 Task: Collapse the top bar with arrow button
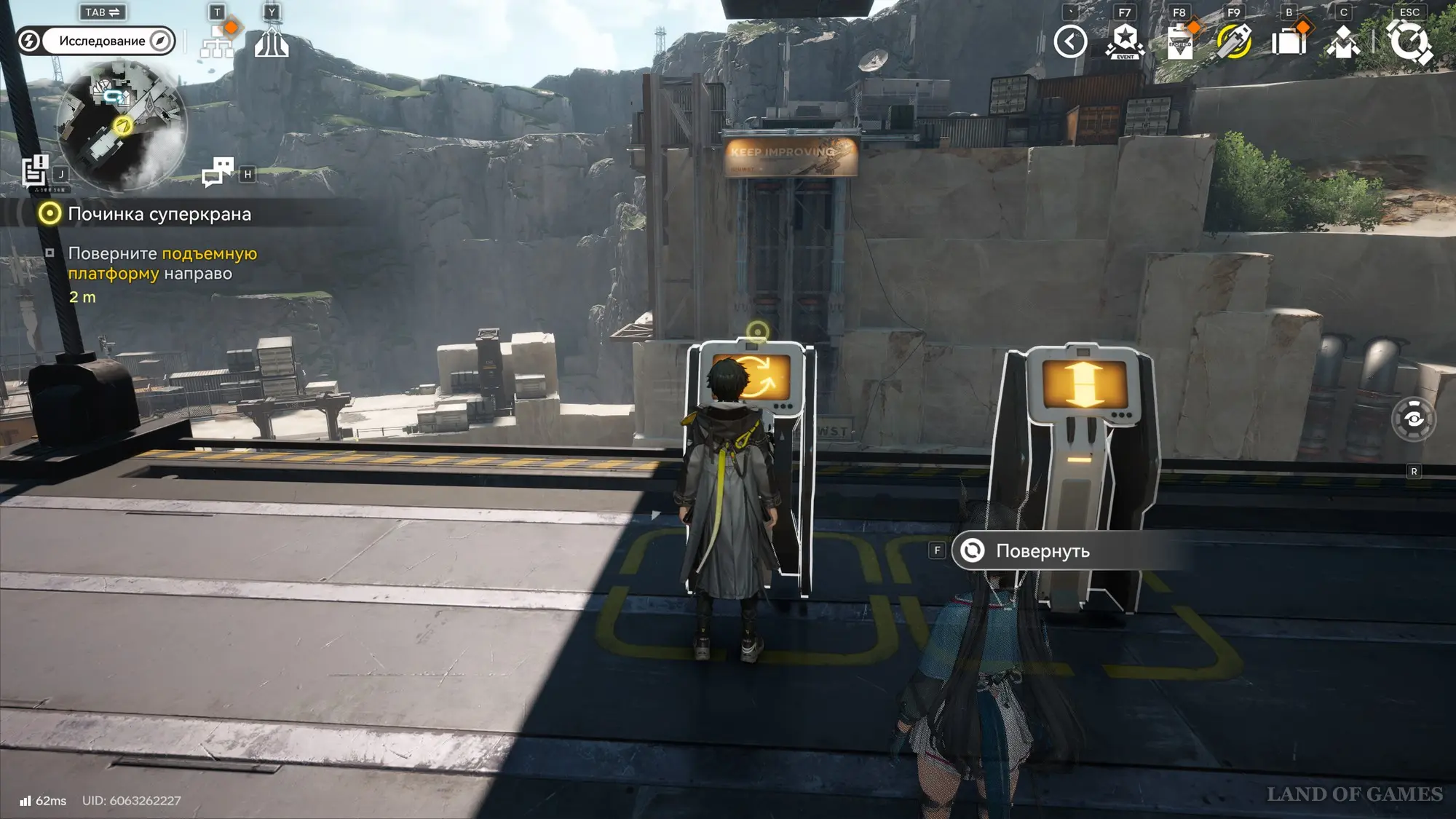[x=1069, y=41]
